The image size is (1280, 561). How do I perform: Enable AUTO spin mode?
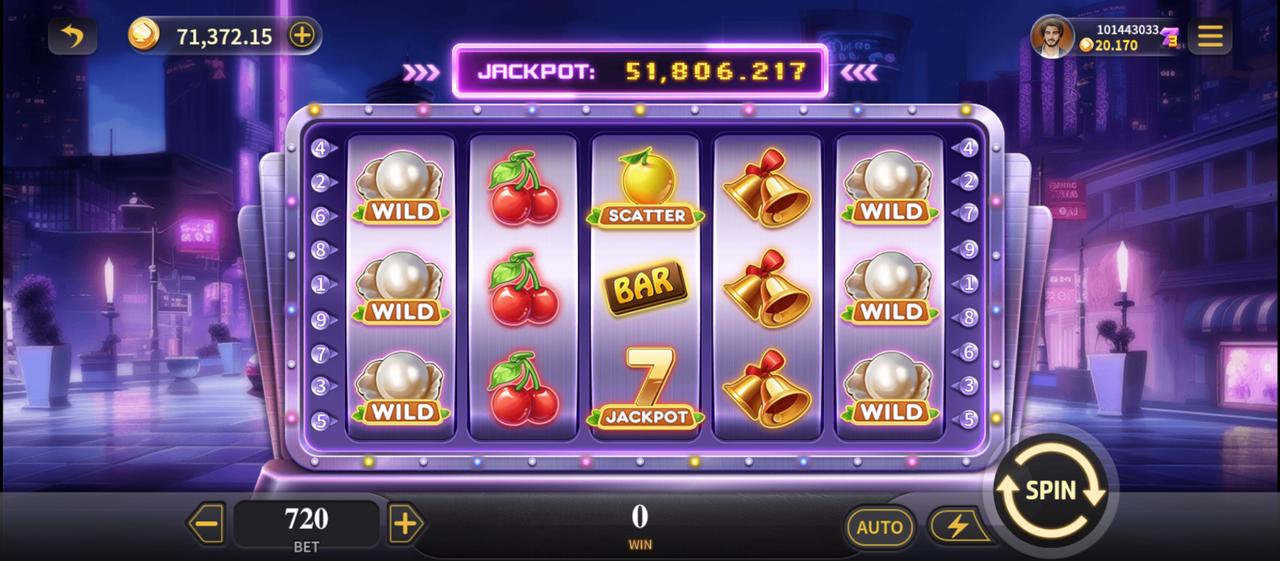879,527
